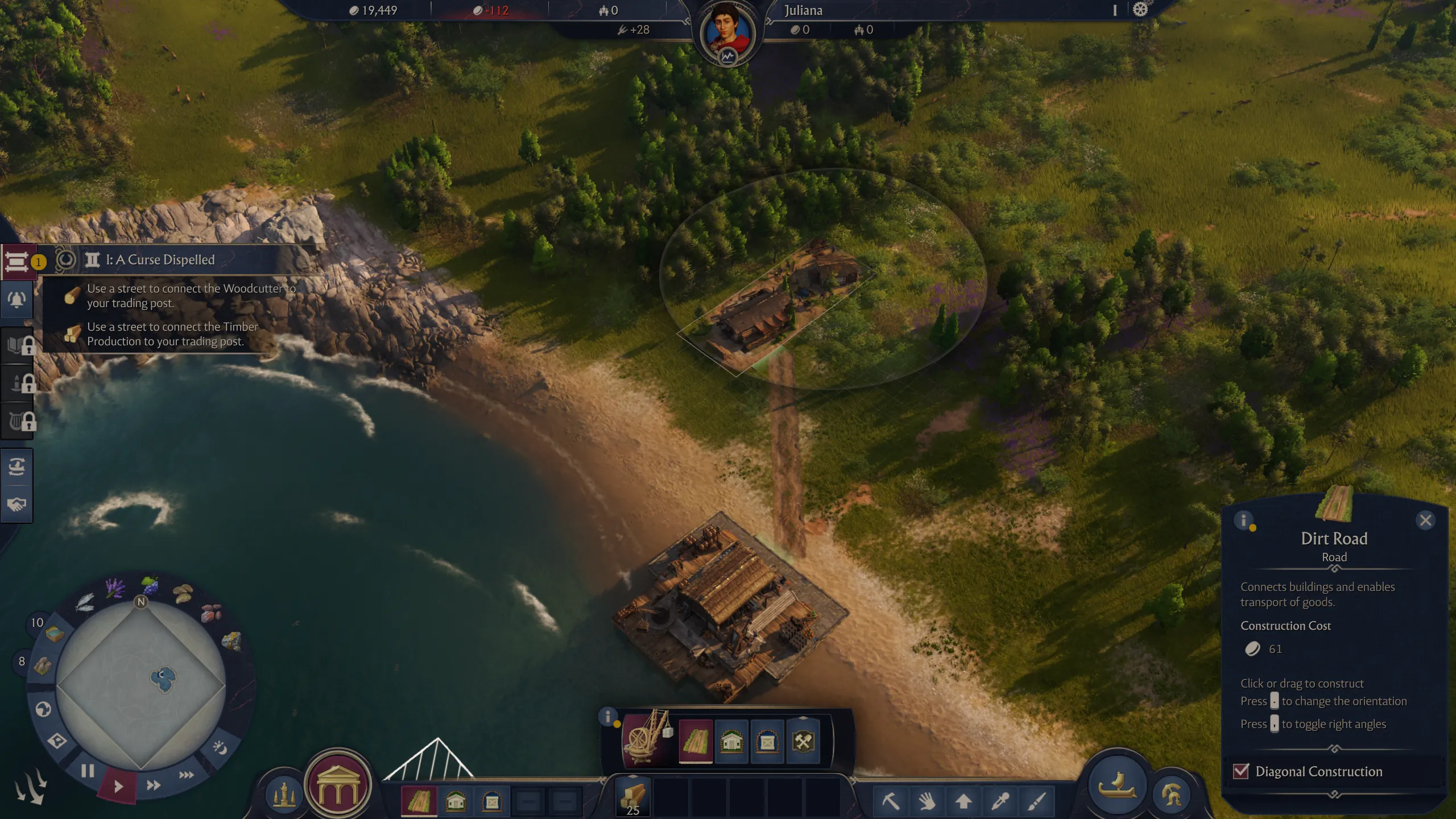Set game speed to triple fast-forward
Screen dimensions: 1456x819
(187, 775)
